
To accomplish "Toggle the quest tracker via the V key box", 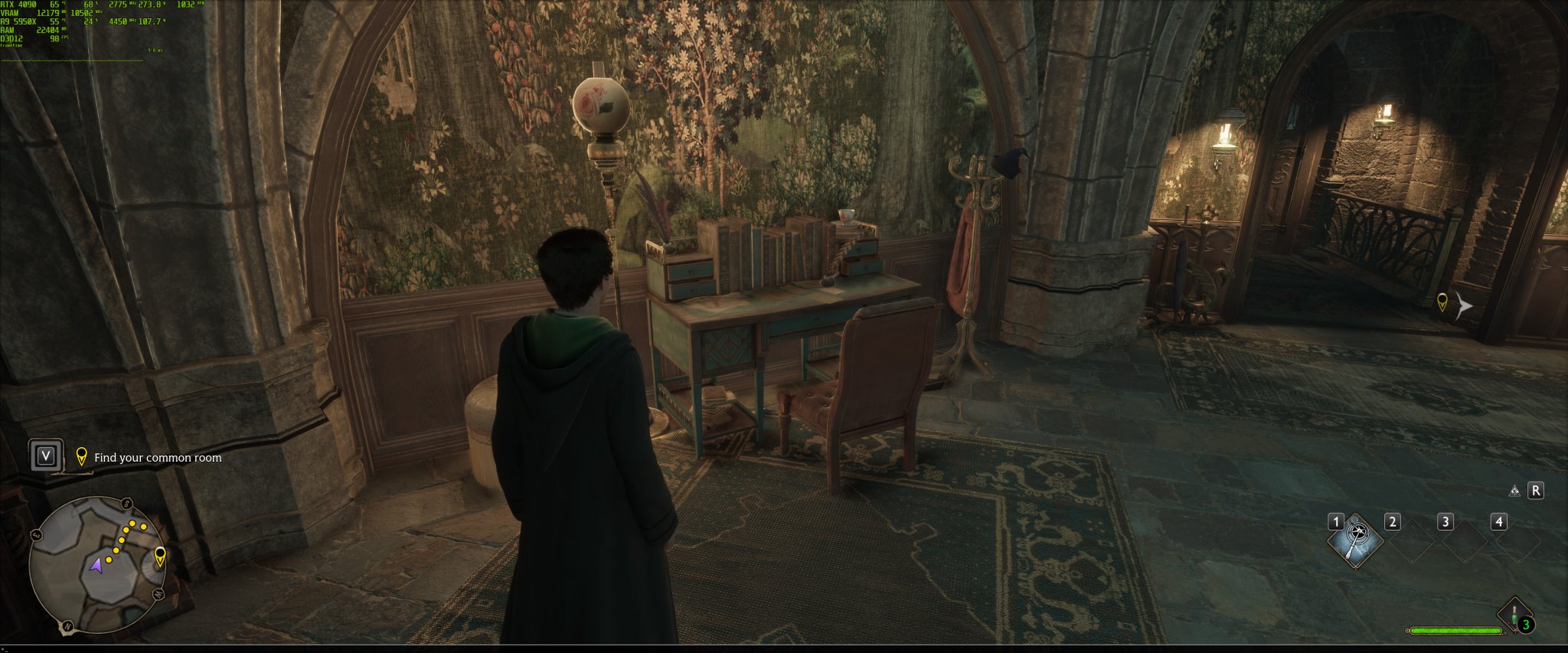I will (x=47, y=455).
